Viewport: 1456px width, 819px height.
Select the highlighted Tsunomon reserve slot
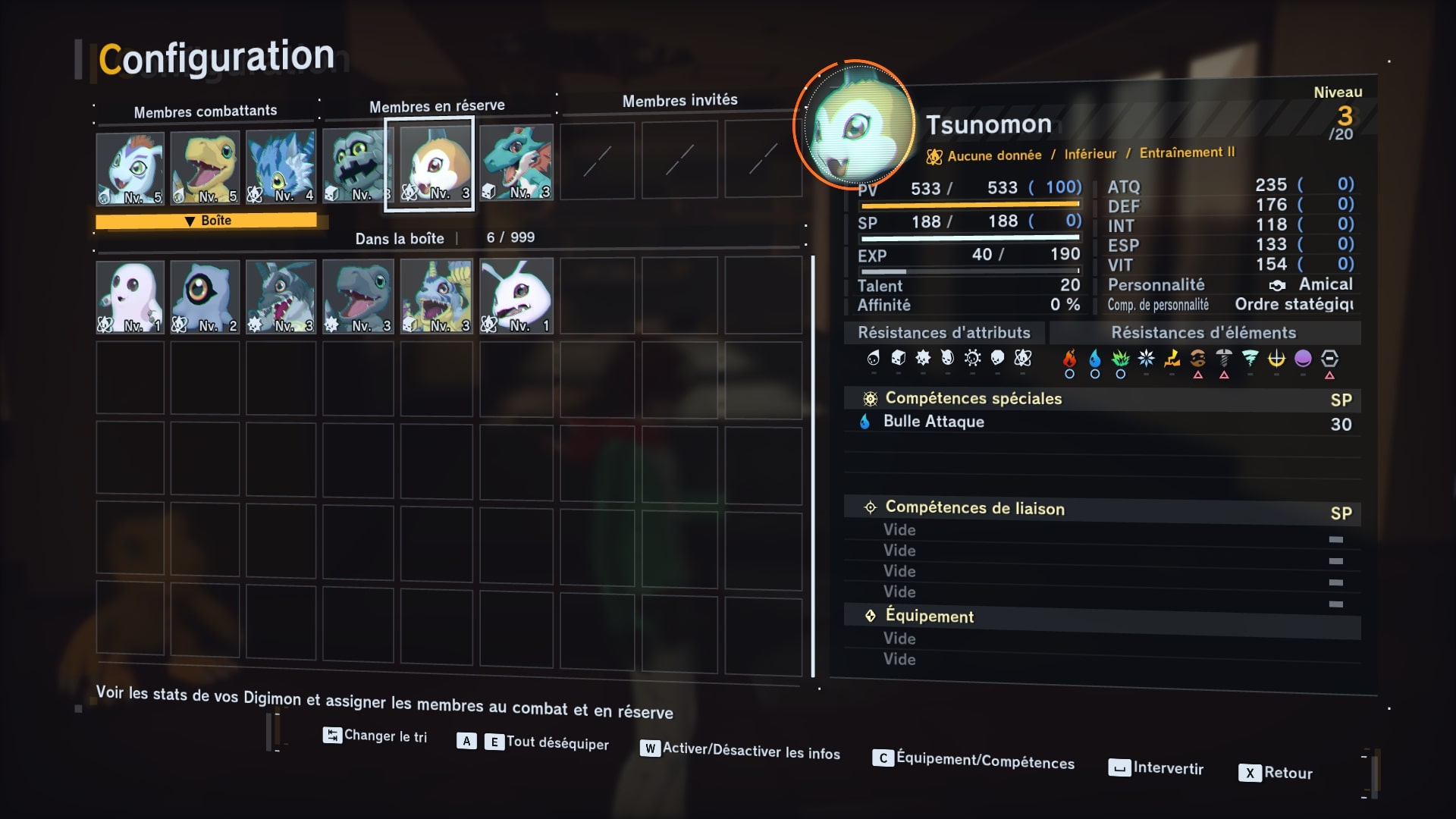430,164
